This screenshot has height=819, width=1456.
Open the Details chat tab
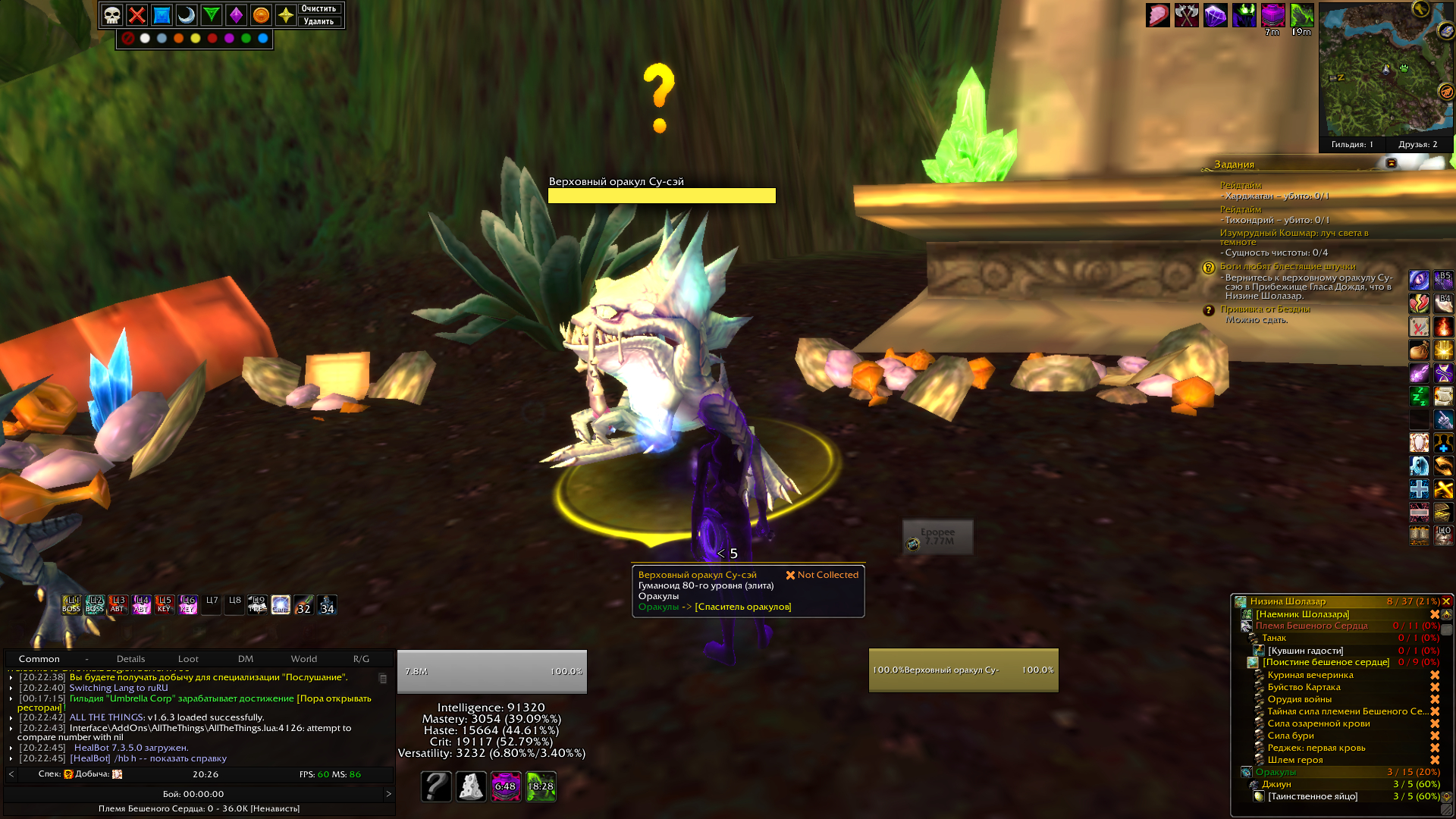(x=130, y=659)
